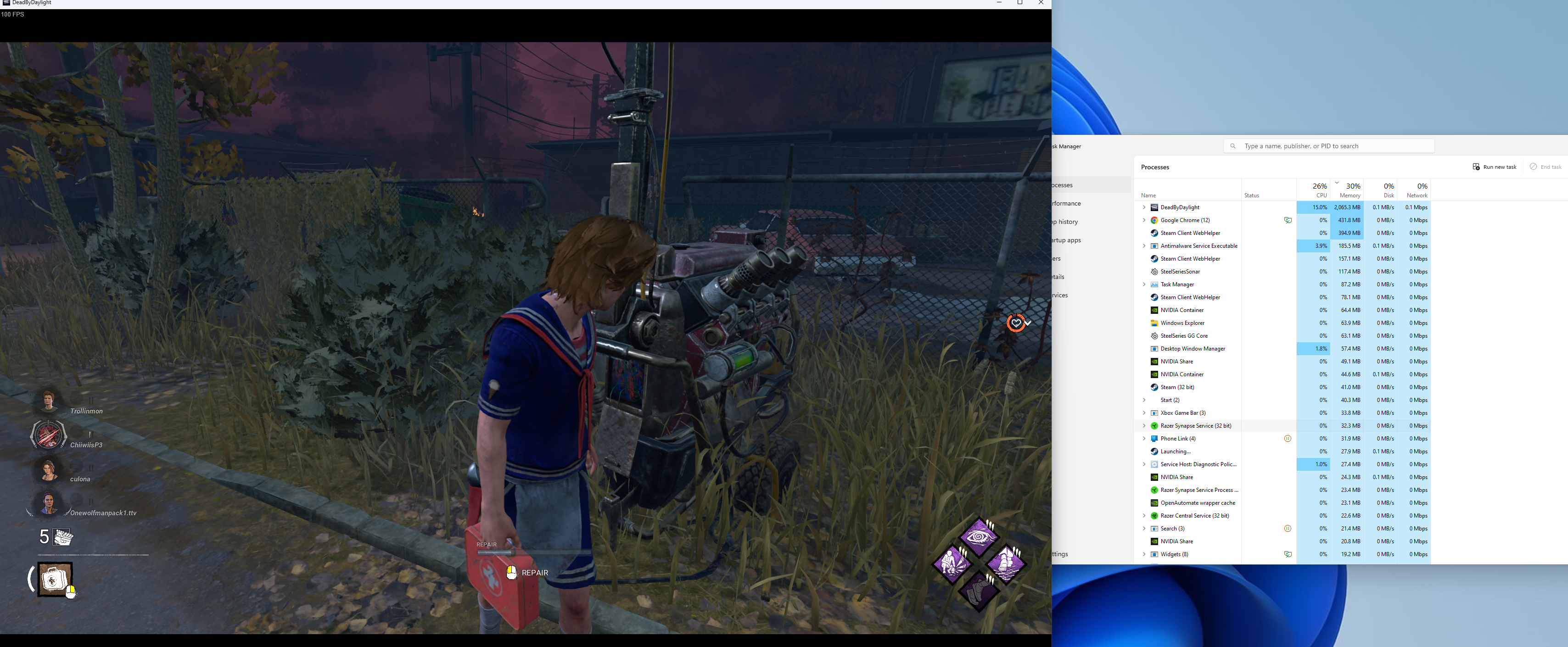Click the pause indicator beside Phone Link
1568x647 pixels.
click(1288, 438)
